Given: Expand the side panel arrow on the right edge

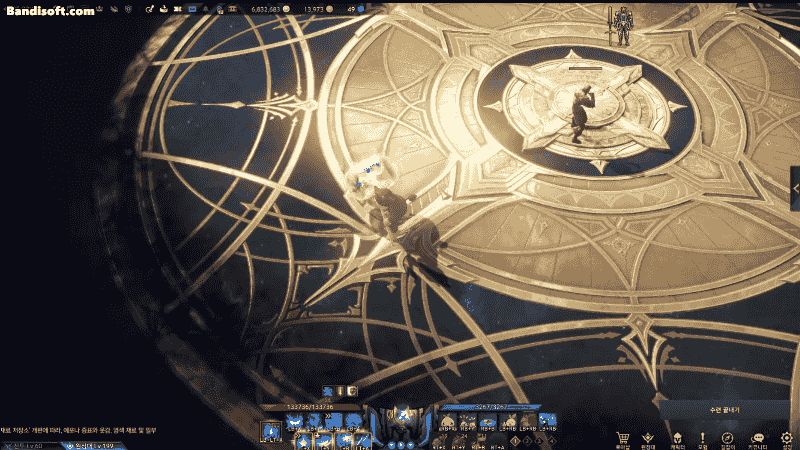Looking at the screenshot, I should [795, 187].
